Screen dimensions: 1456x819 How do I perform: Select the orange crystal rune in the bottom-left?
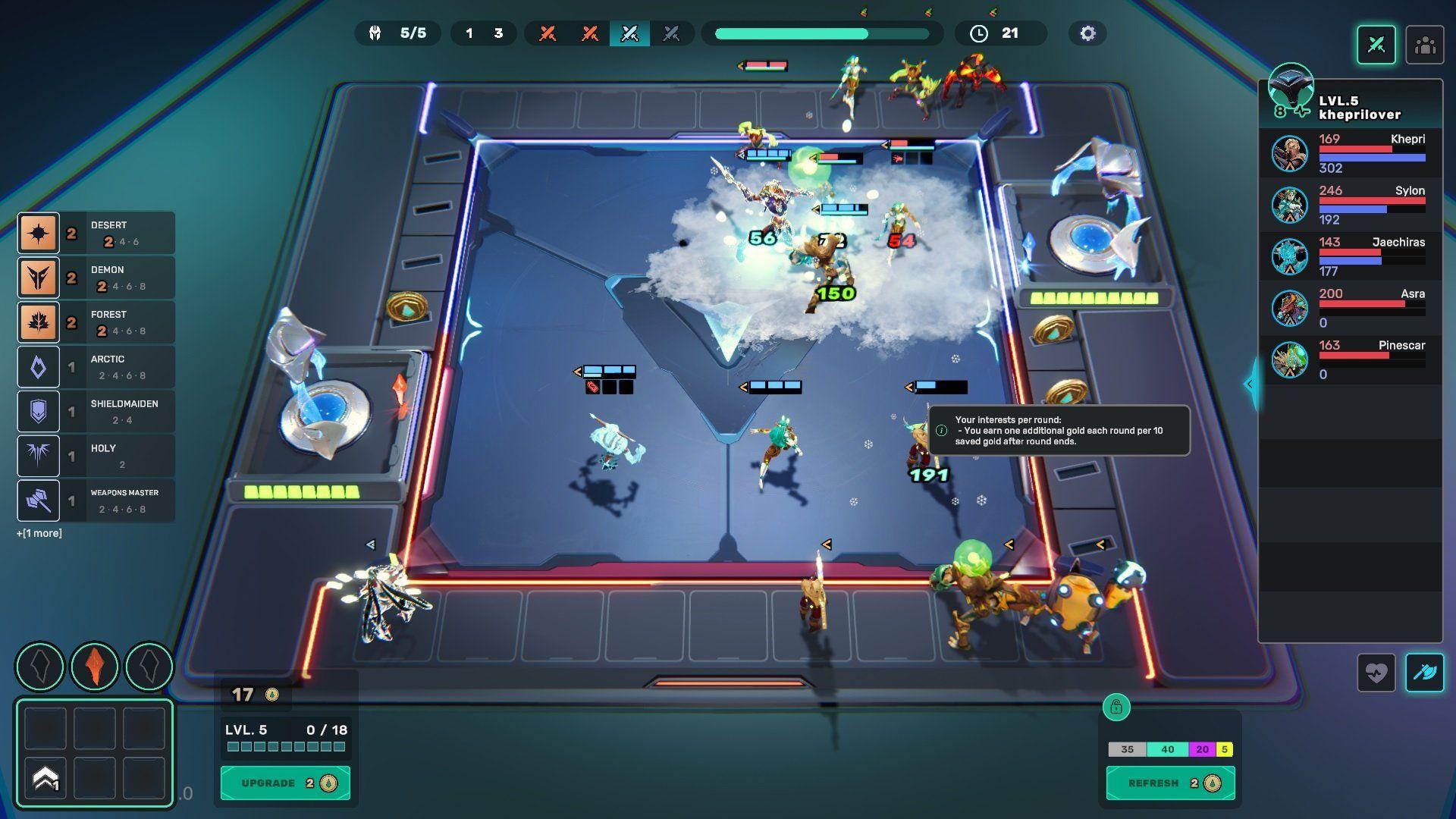pos(94,666)
